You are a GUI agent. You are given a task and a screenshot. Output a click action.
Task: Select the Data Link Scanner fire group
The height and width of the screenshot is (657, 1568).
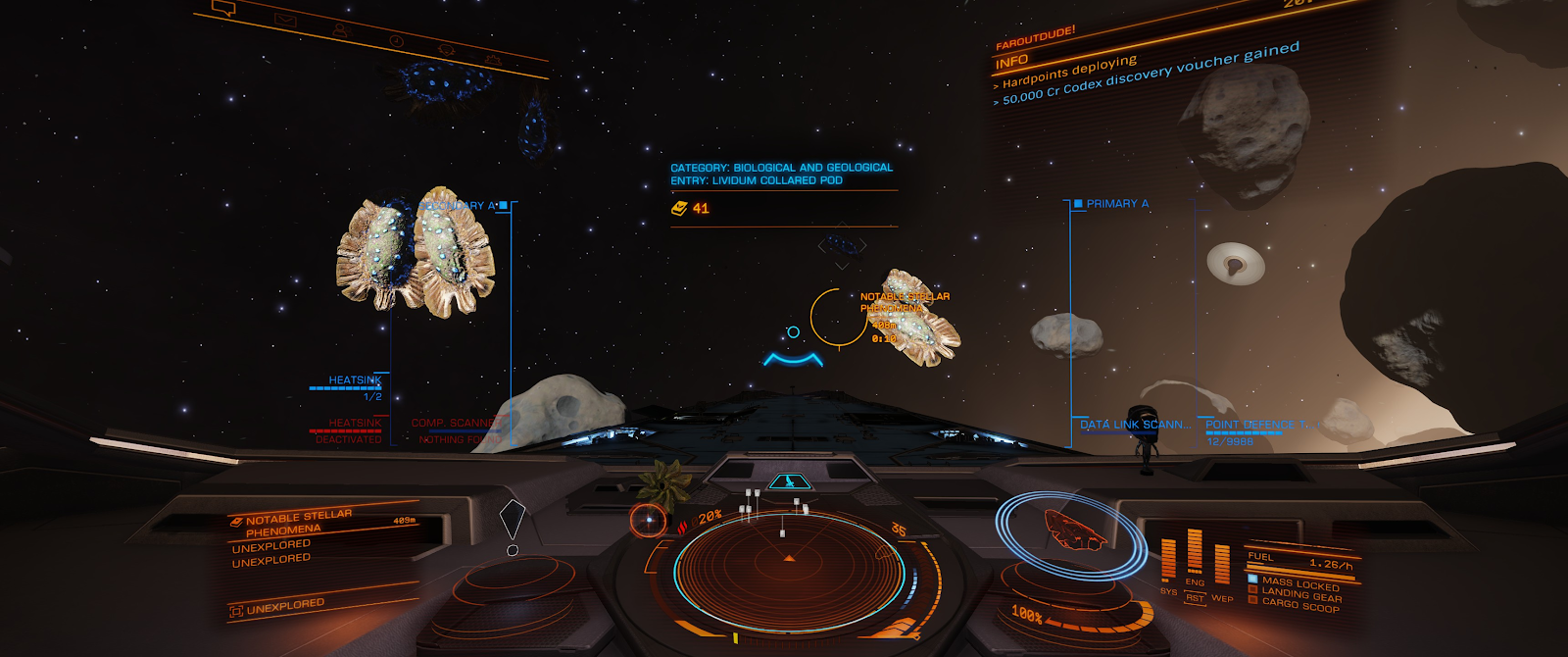(x=1135, y=425)
